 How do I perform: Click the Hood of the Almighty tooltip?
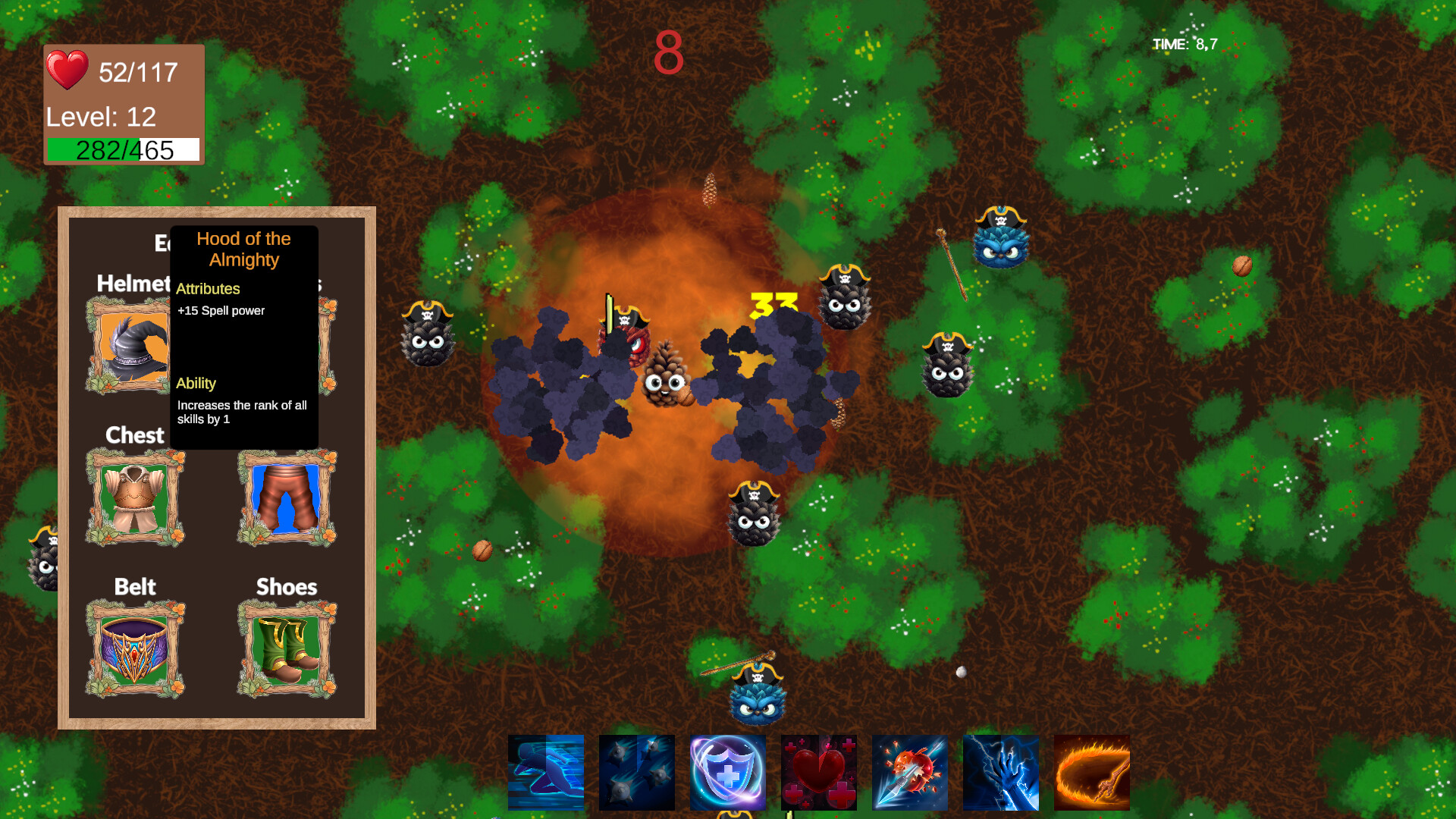(243, 334)
